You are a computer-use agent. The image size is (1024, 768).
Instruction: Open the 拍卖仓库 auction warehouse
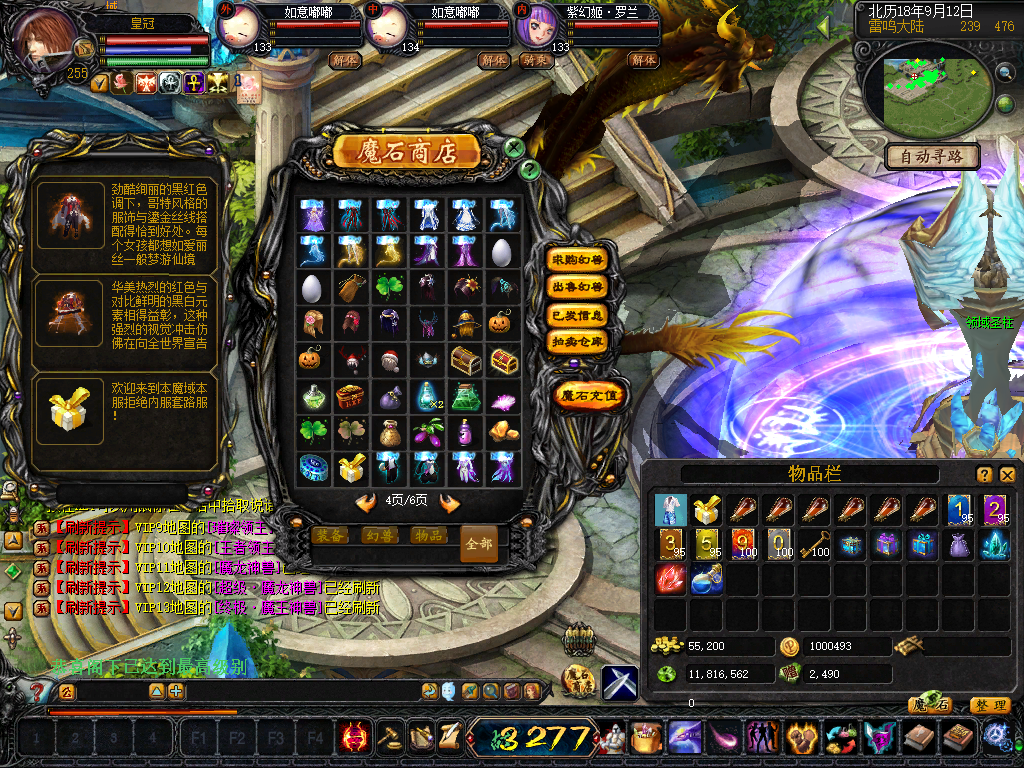pyautogui.click(x=578, y=342)
